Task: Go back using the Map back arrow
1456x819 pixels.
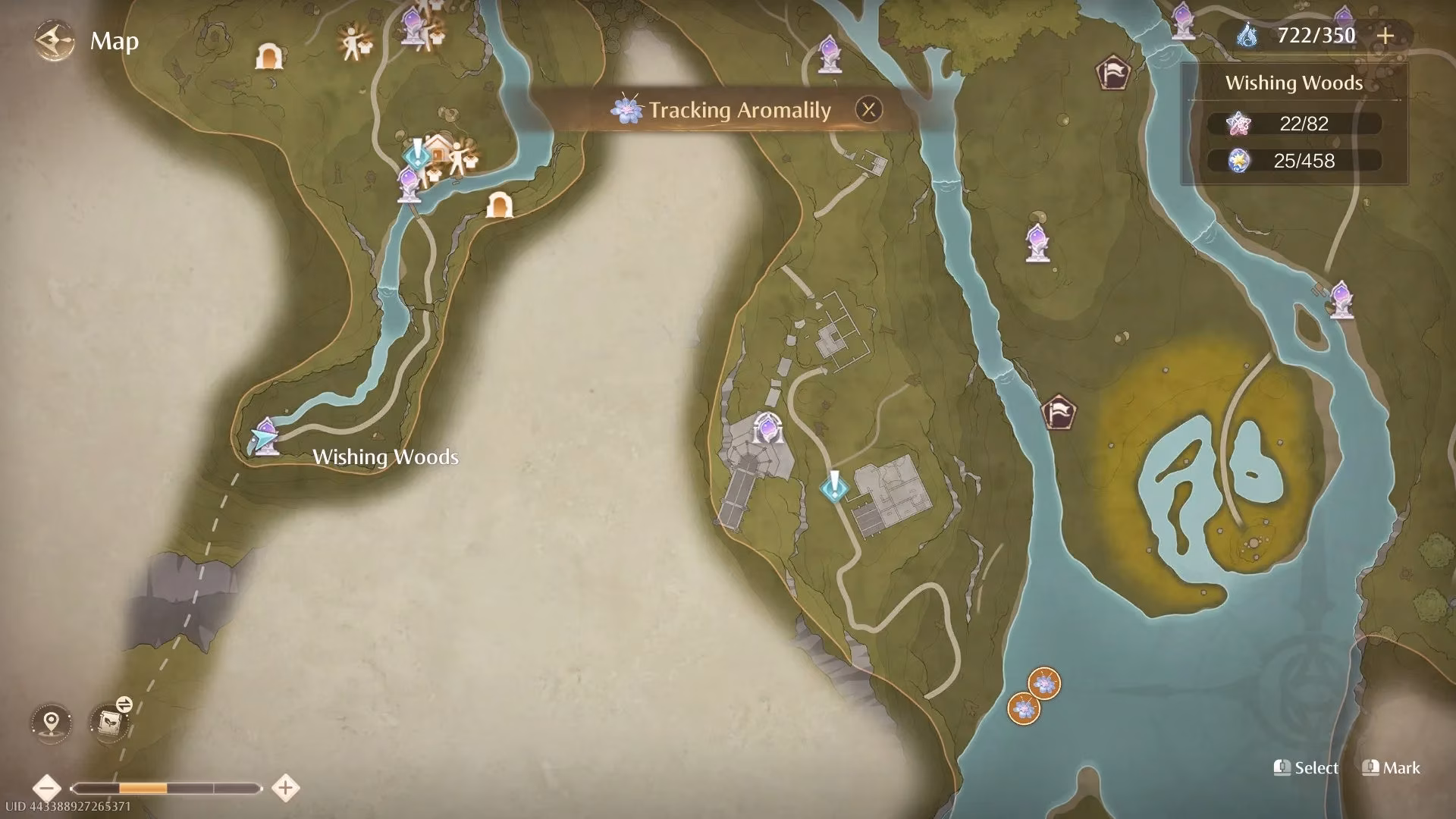Action: (55, 40)
